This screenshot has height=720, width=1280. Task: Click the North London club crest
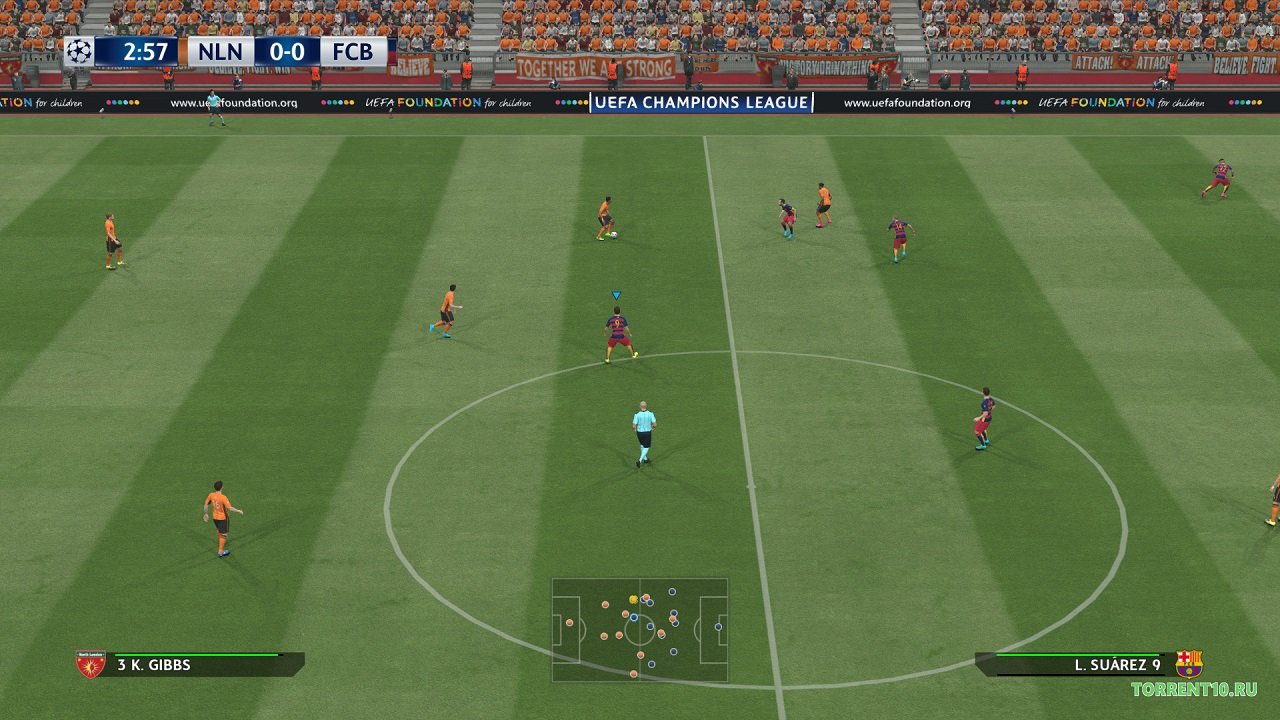(x=91, y=664)
